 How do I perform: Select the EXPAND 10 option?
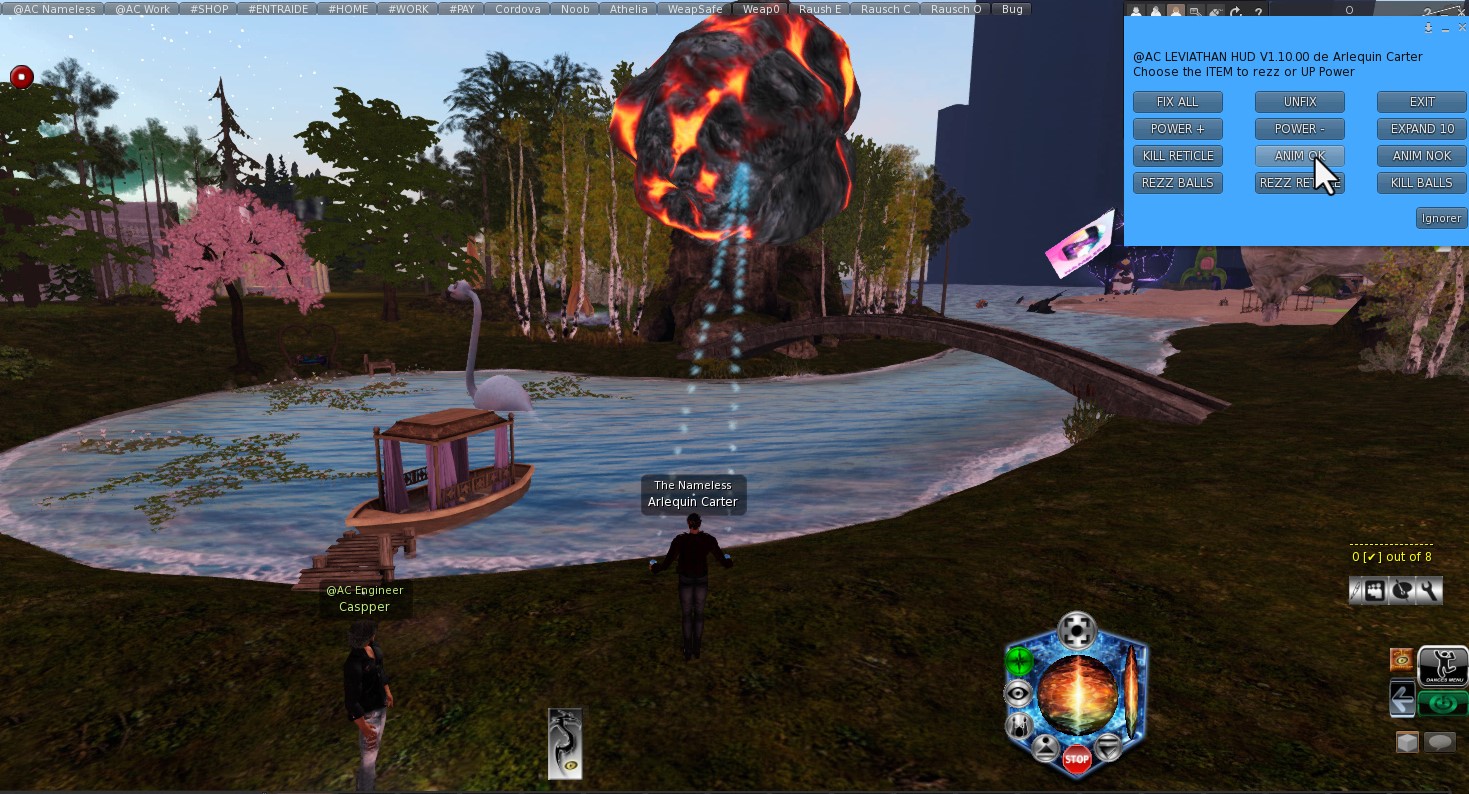(1421, 129)
